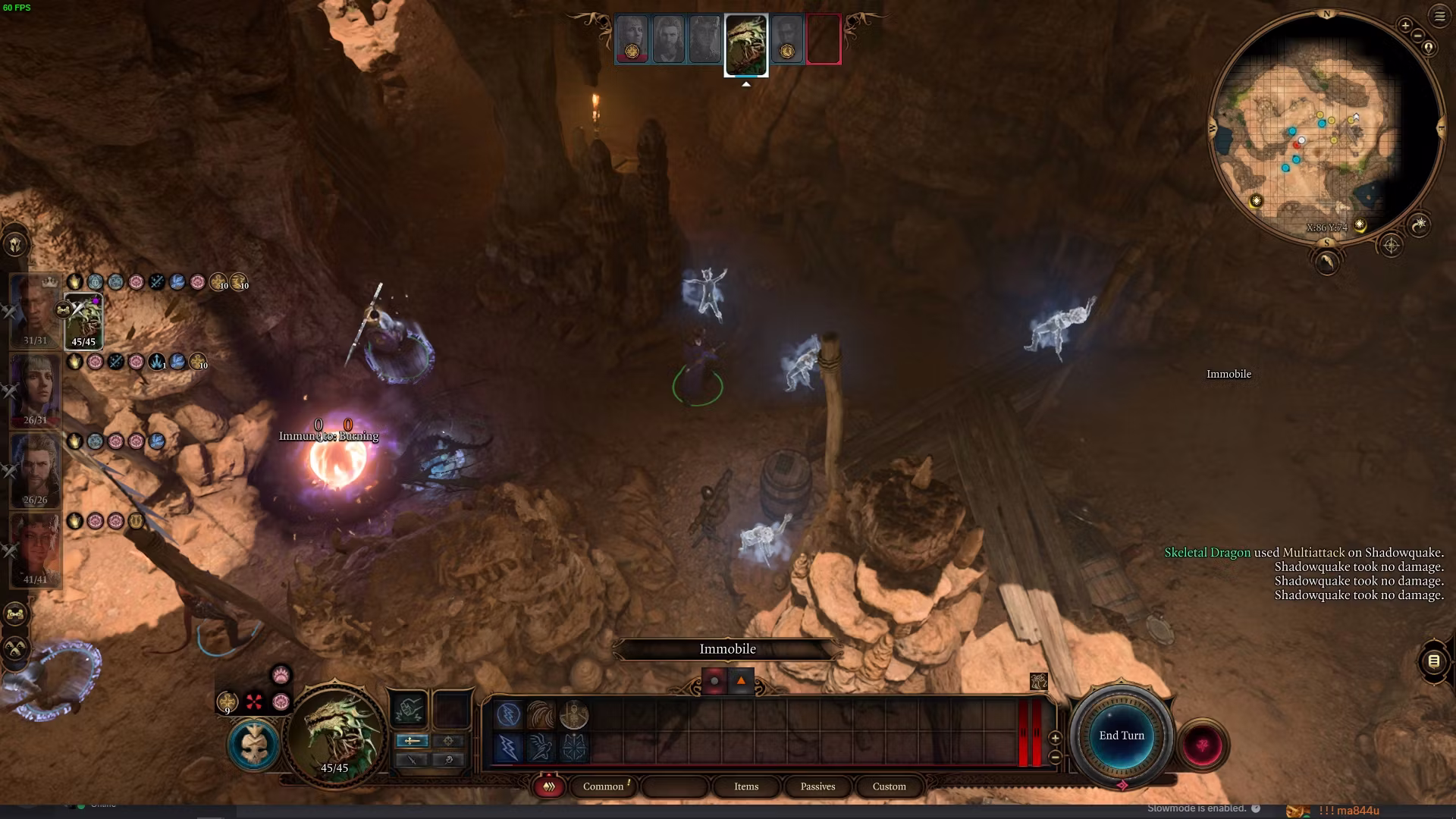Activate the circled lightning bolt ability
Screen dimensions: 1456x819
point(509,715)
